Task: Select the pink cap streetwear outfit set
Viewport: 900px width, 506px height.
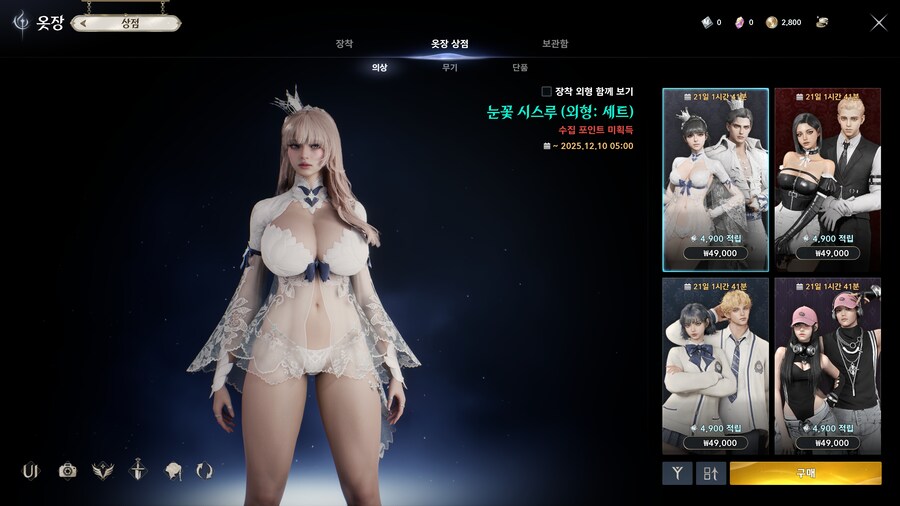Action: pos(827,366)
